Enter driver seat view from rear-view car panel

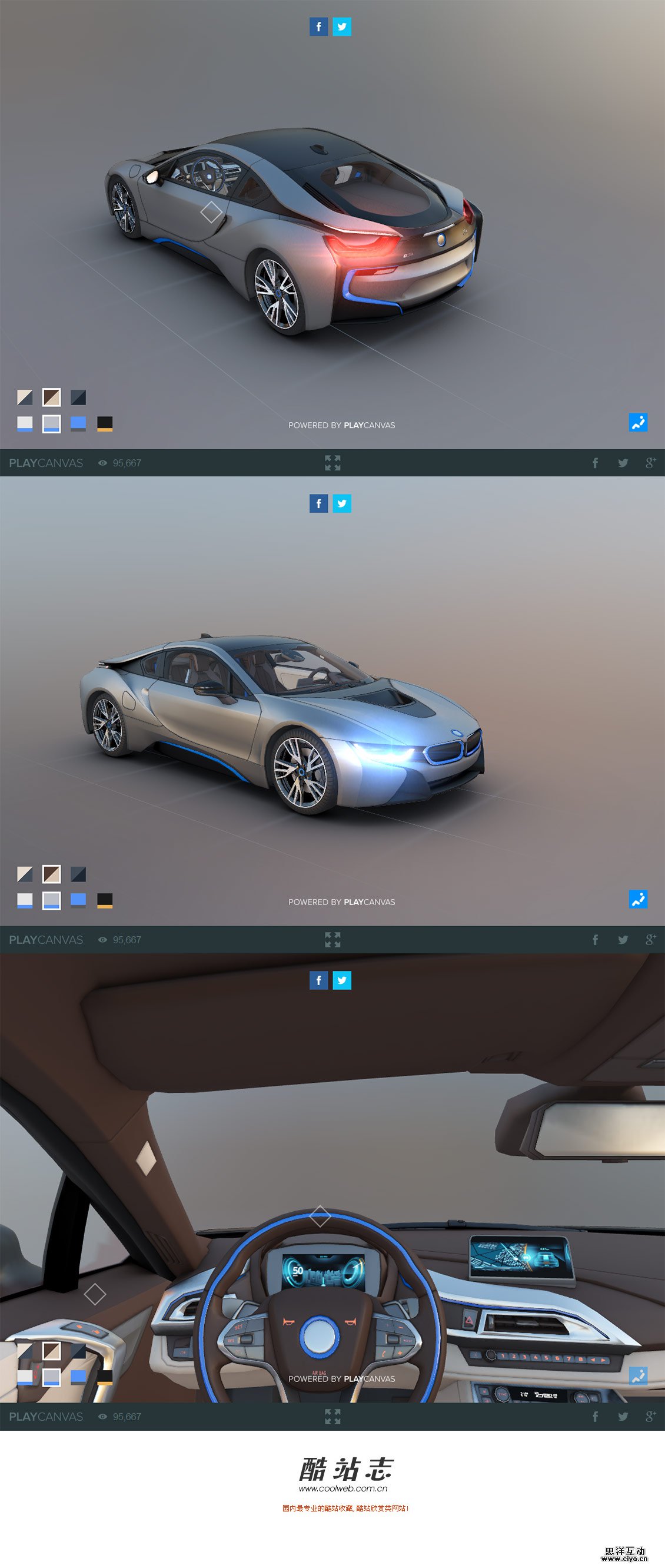pyautogui.click(x=637, y=422)
